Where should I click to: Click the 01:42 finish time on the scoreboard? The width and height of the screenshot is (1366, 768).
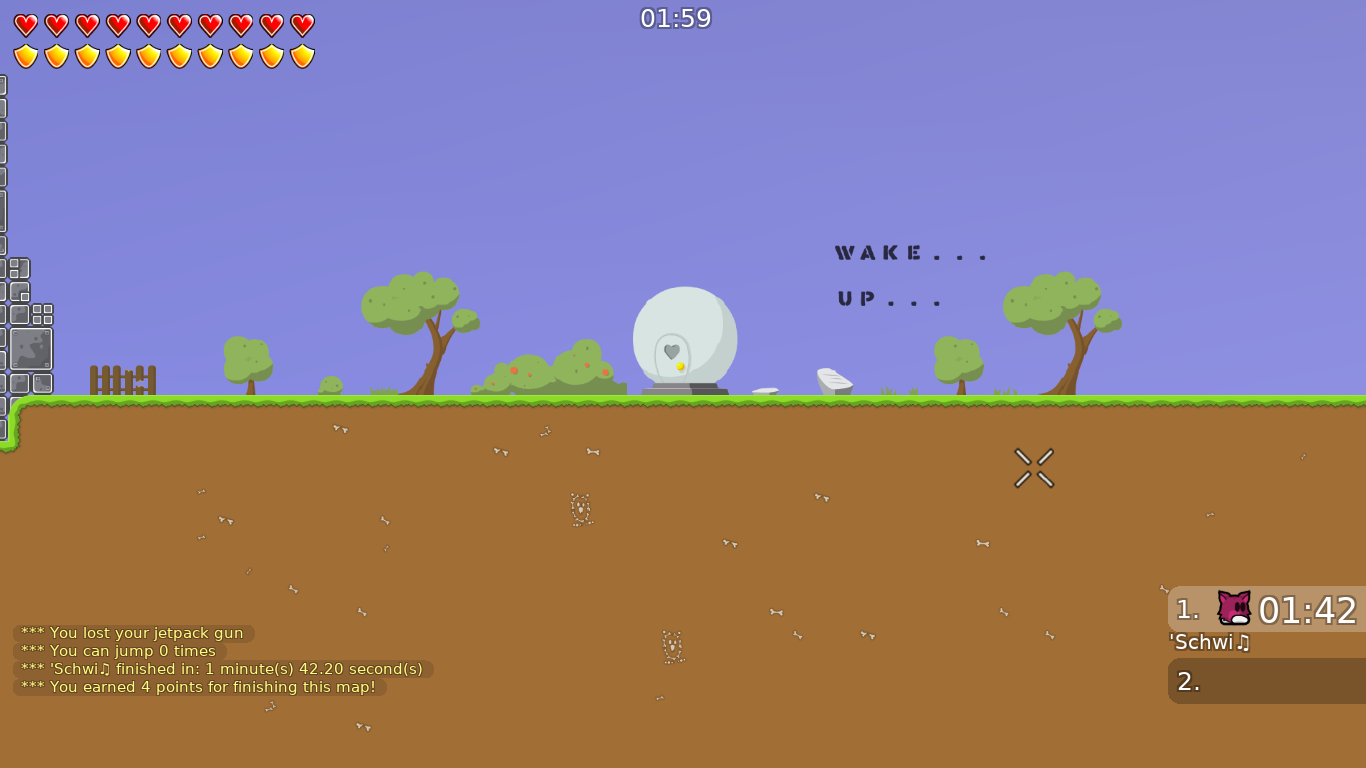1311,609
